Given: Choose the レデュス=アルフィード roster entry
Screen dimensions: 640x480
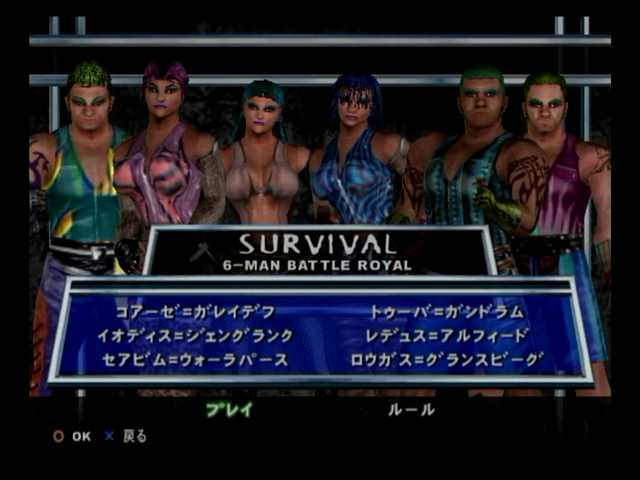Looking at the screenshot, I should click(x=447, y=336).
